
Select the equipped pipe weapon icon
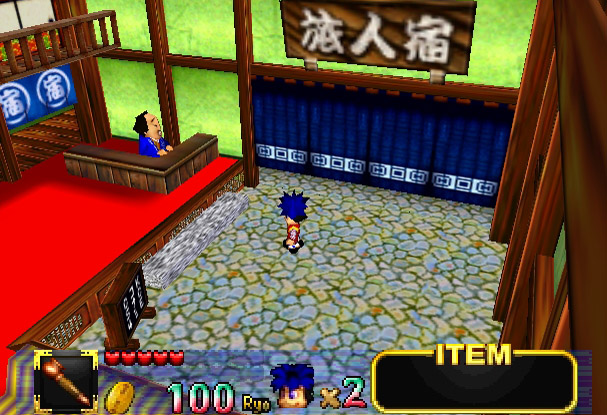66,381
